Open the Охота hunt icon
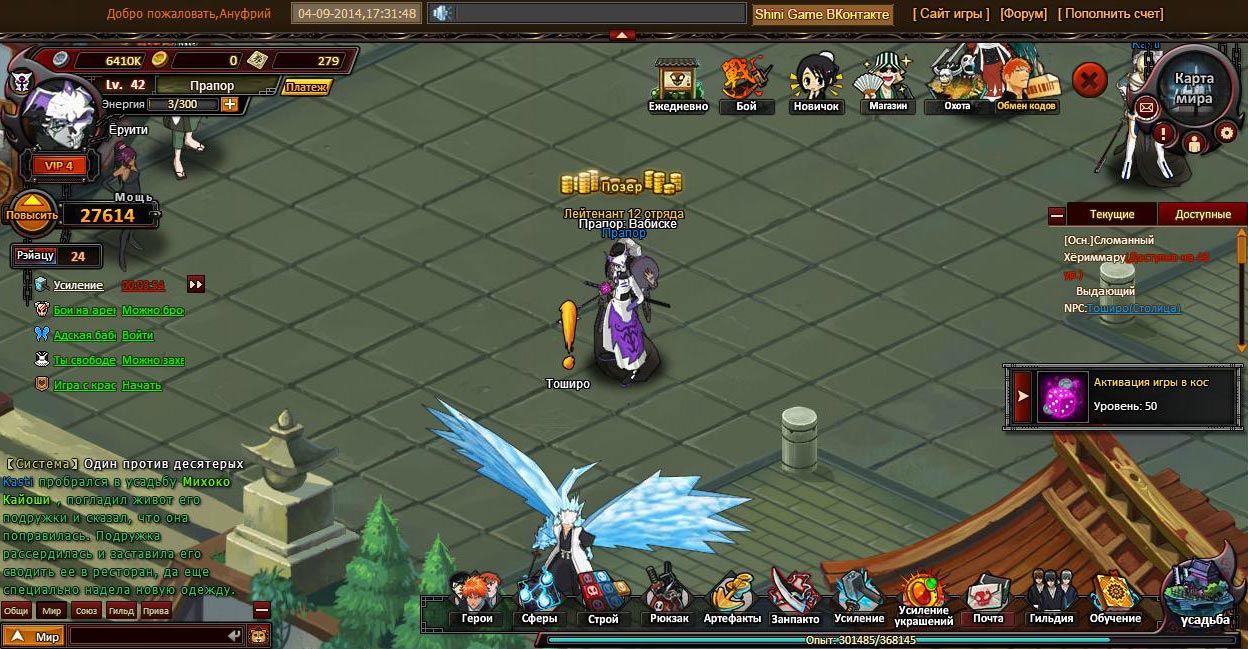The height and width of the screenshot is (649, 1248). tap(956, 85)
